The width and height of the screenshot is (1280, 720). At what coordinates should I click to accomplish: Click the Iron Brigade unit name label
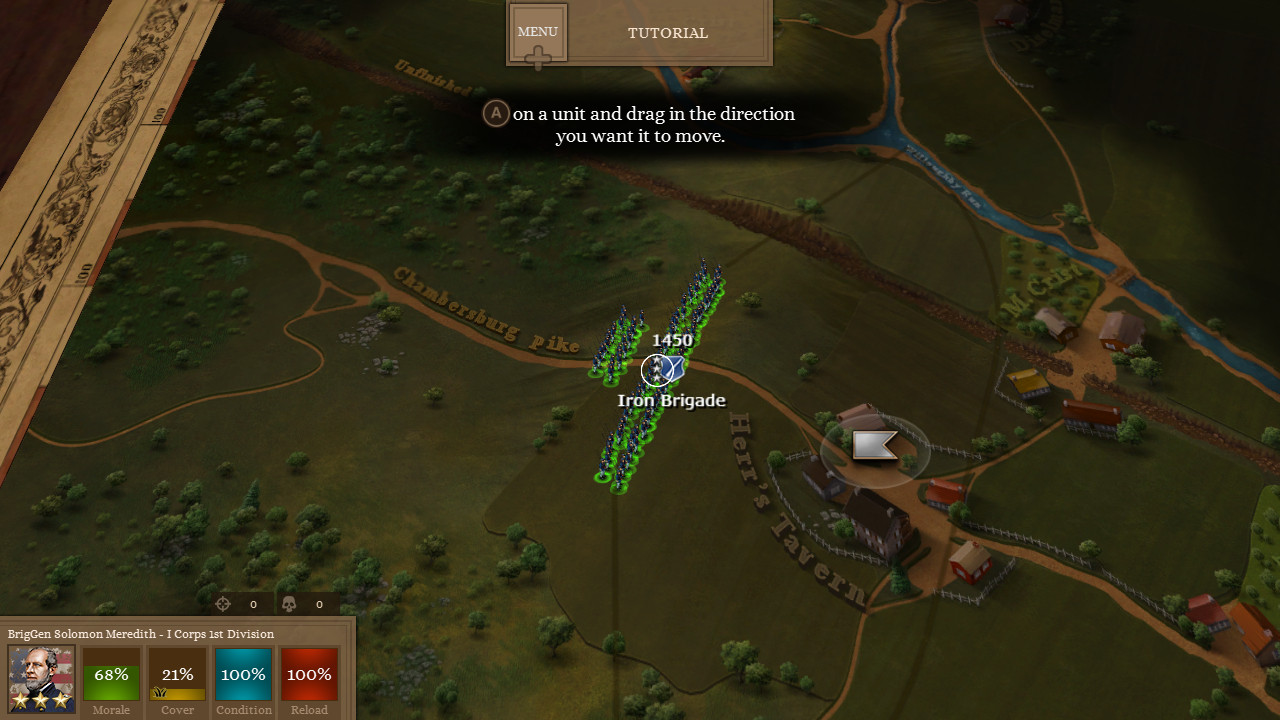[672, 400]
